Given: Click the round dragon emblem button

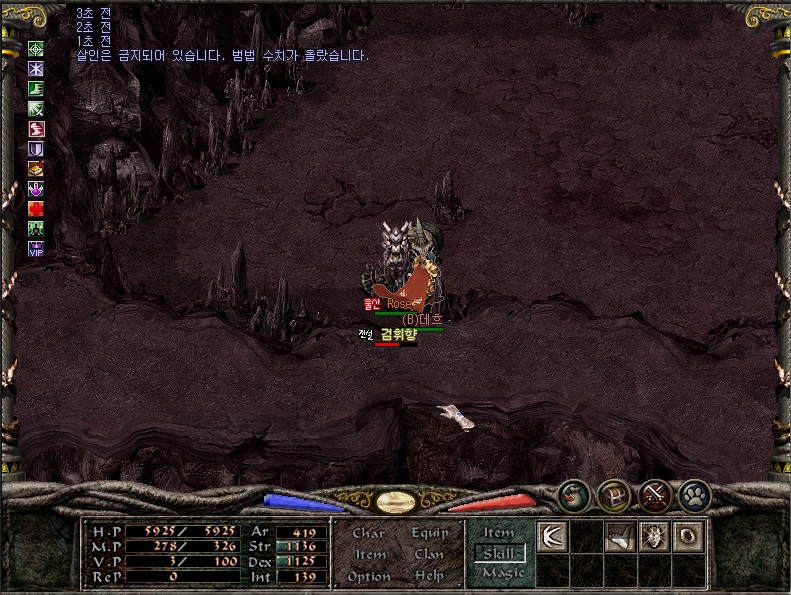Looking at the screenshot, I should click(x=574, y=494).
